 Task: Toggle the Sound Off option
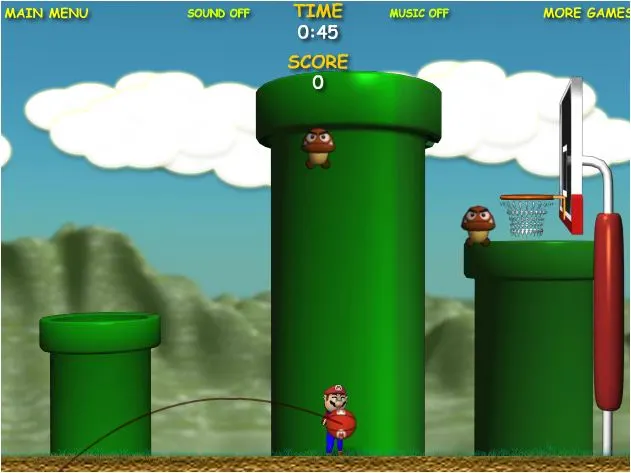pos(218,14)
